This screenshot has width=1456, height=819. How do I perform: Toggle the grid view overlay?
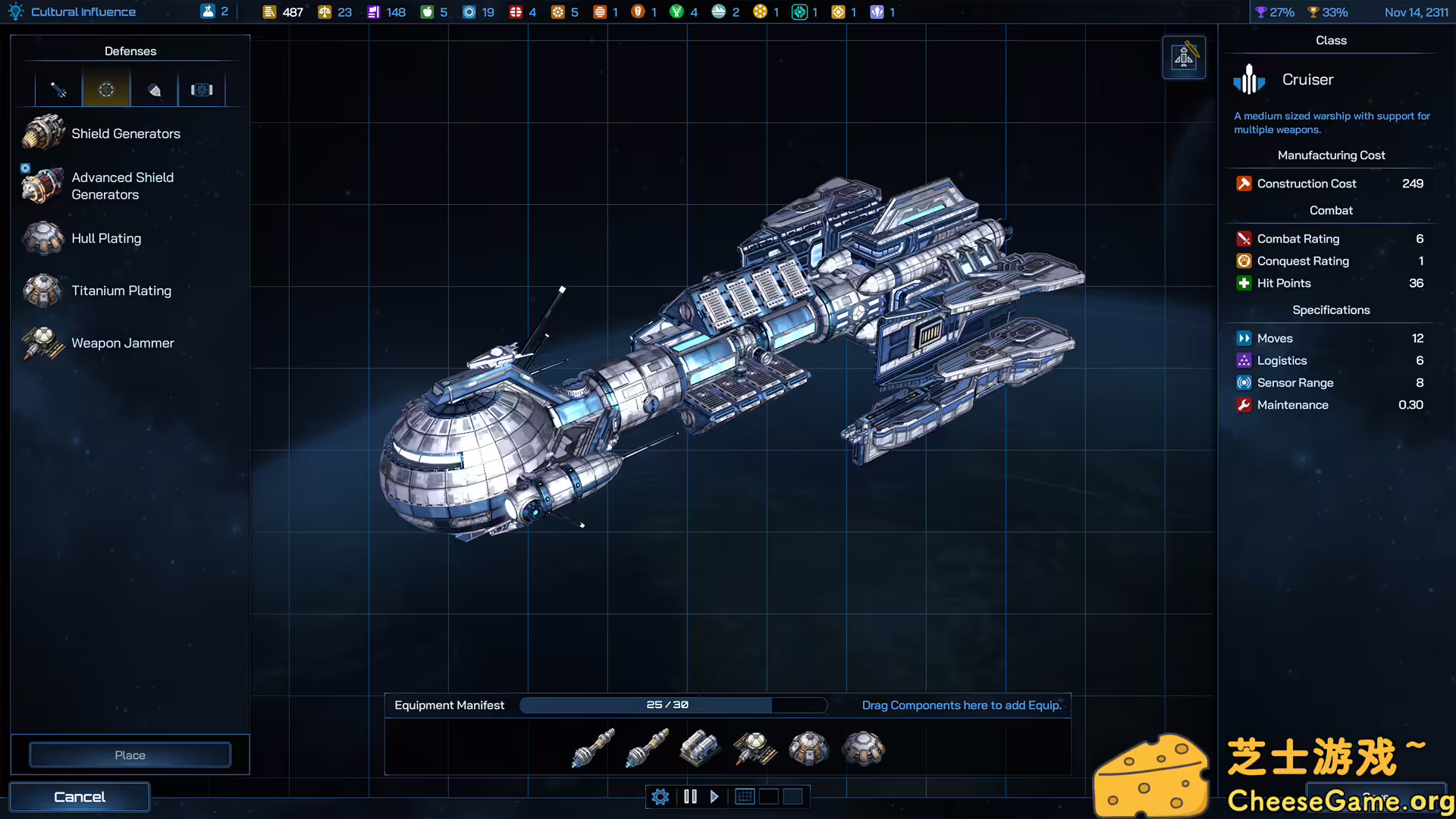tap(744, 796)
